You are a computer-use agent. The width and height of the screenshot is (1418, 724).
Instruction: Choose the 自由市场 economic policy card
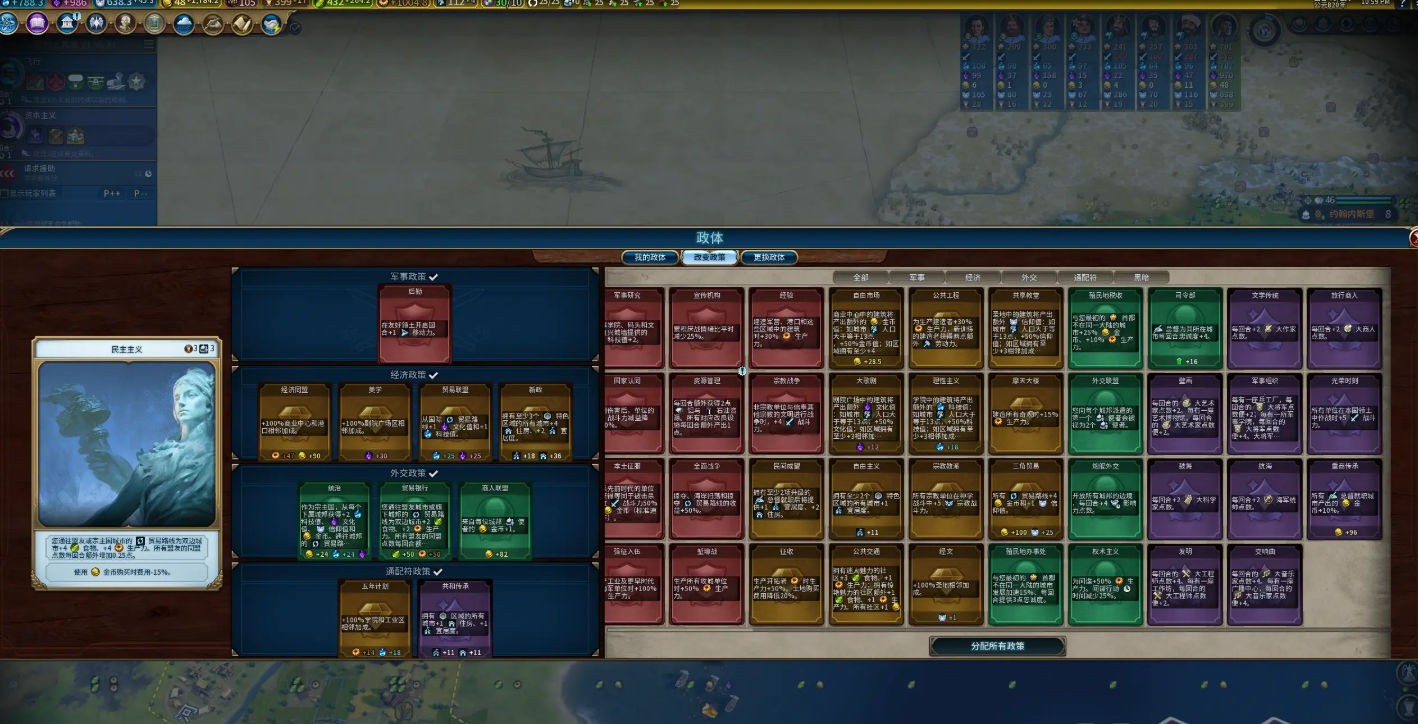866,328
